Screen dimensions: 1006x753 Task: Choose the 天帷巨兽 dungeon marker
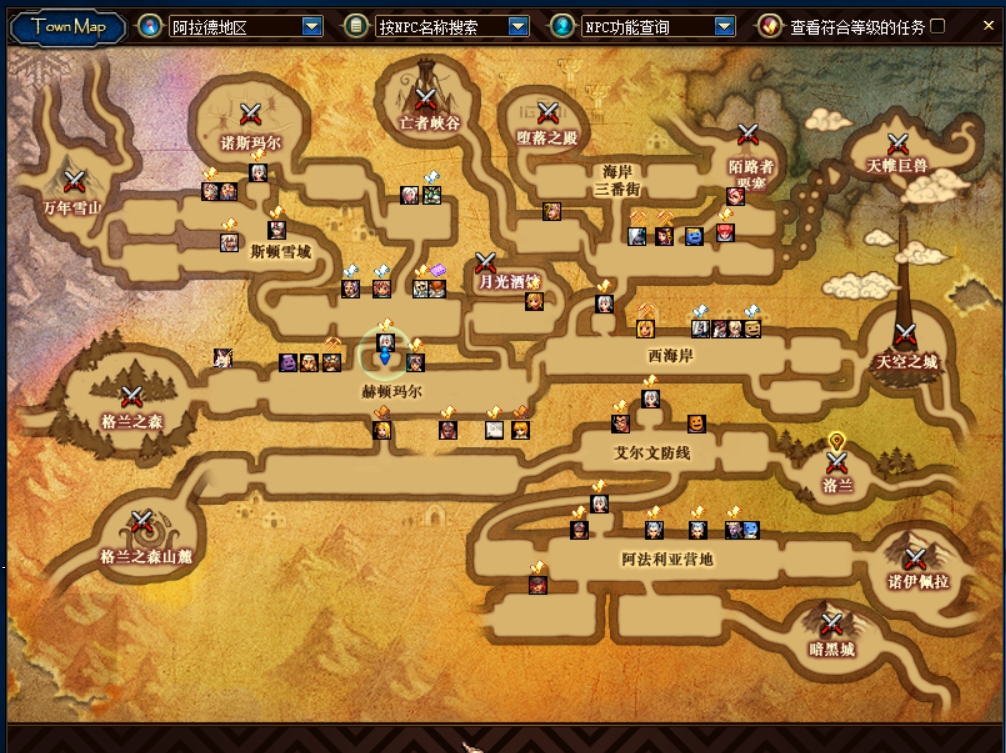[x=897, y=144]
